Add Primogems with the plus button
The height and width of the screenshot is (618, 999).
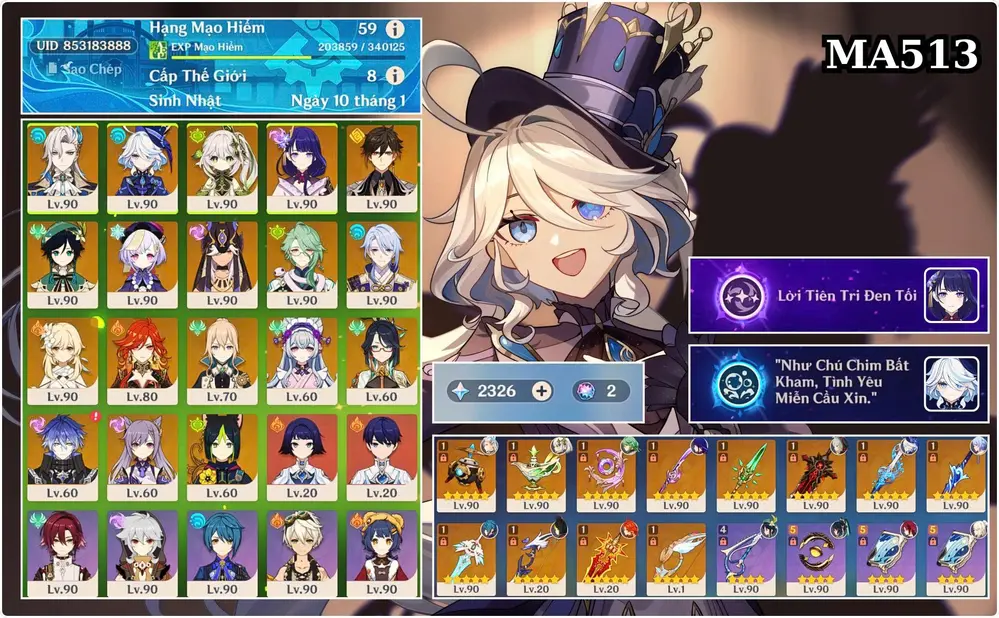541,391
